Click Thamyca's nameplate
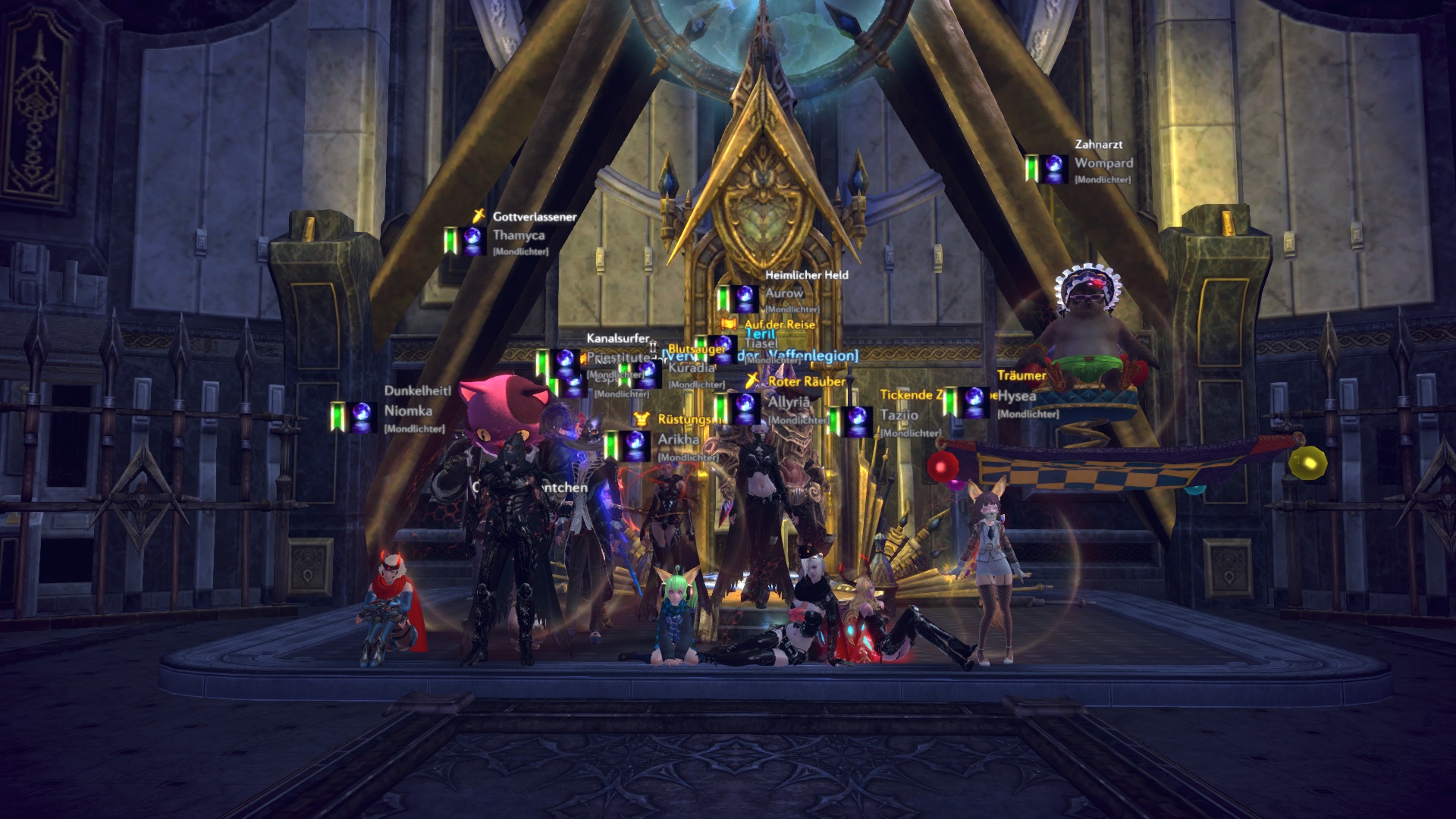Screen dimensions: 1456x819 click(519, 236)
